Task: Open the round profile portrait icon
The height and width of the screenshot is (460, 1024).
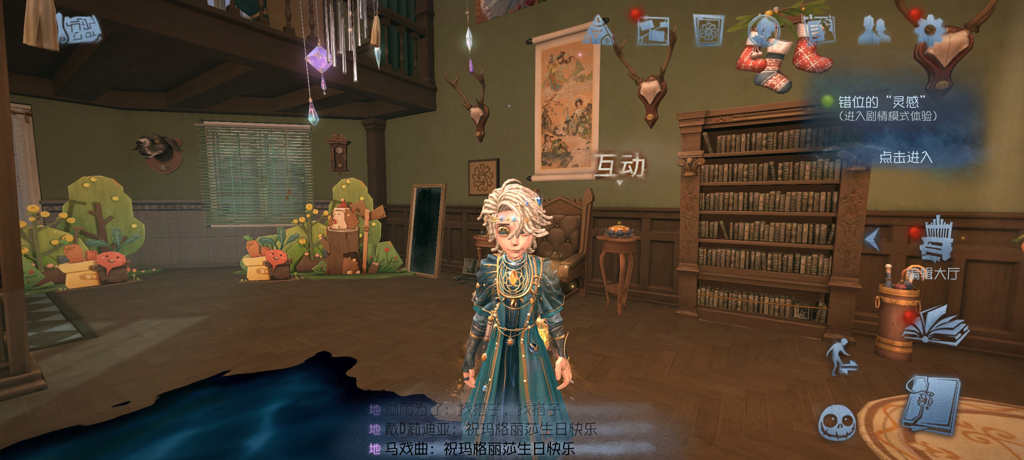Action: [766, 30]
